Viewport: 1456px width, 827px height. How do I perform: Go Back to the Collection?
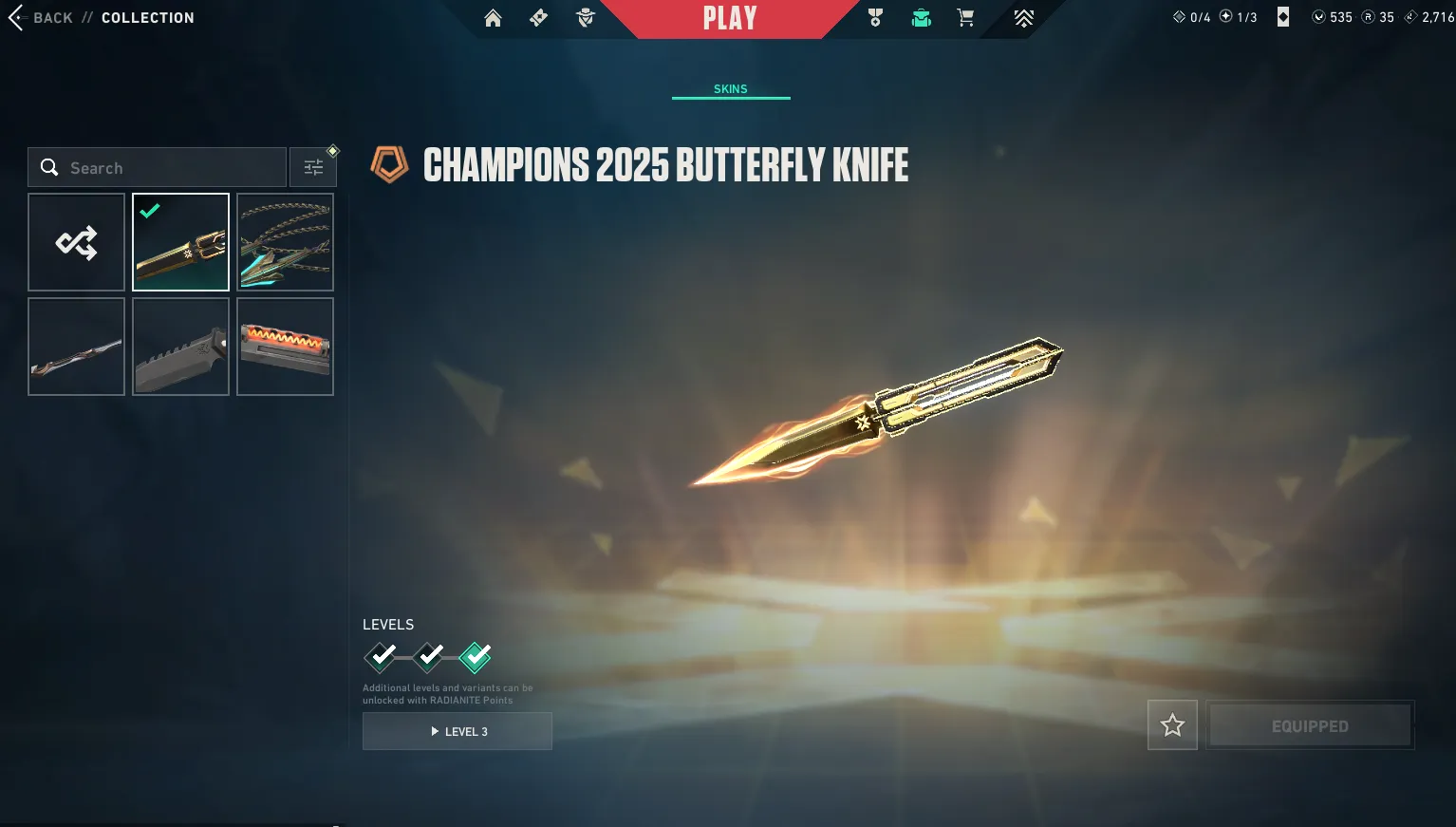42,17
